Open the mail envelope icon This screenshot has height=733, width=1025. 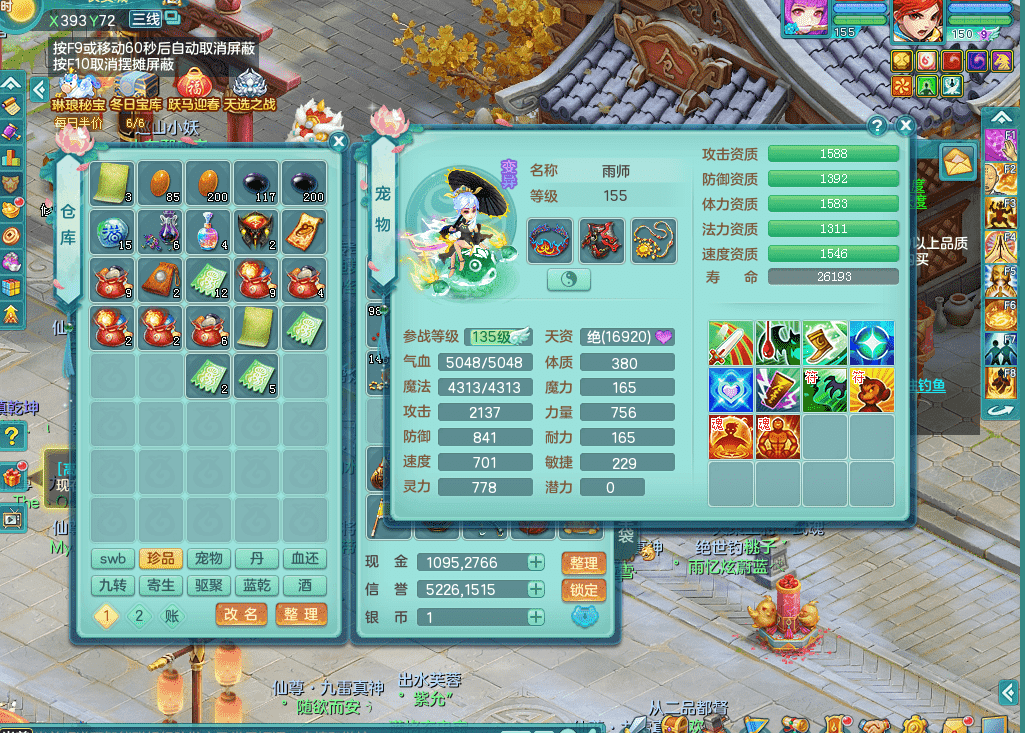[957, 160]
